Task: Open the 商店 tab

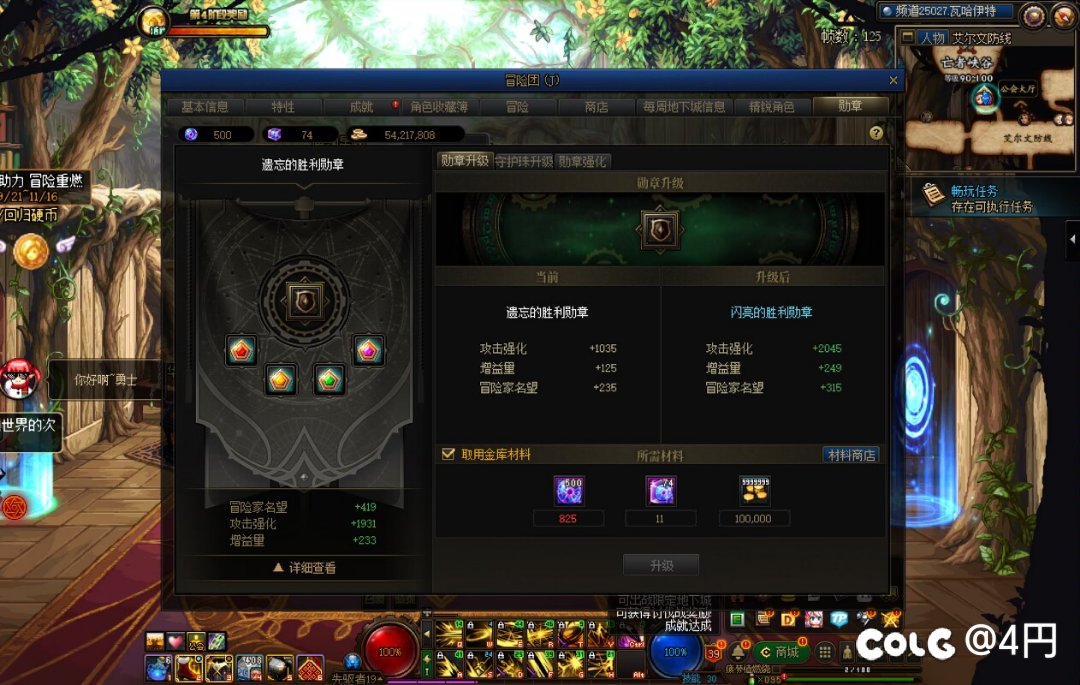Action: click(596, 107)
